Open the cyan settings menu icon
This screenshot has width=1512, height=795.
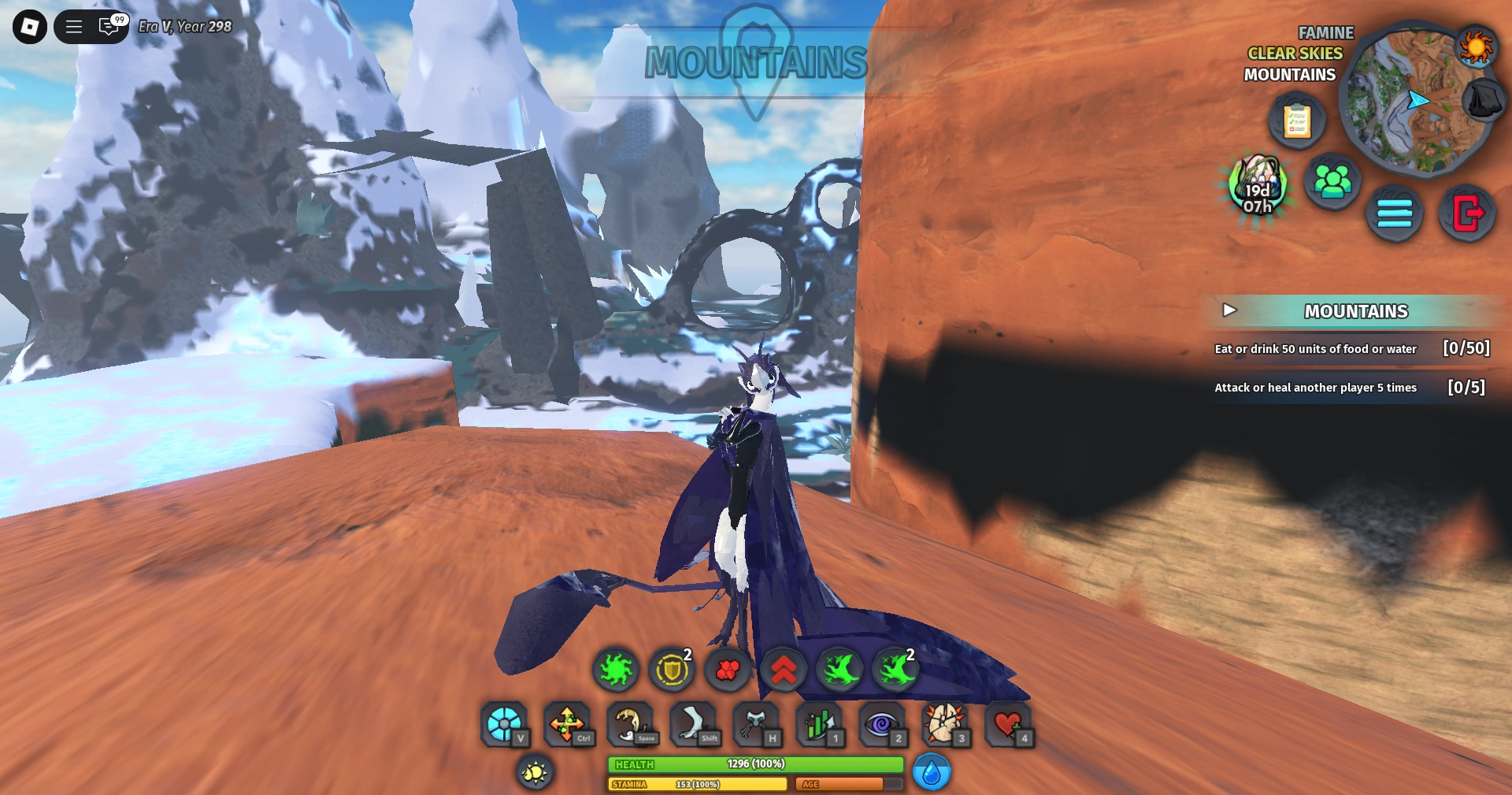tap(1394, 214)
